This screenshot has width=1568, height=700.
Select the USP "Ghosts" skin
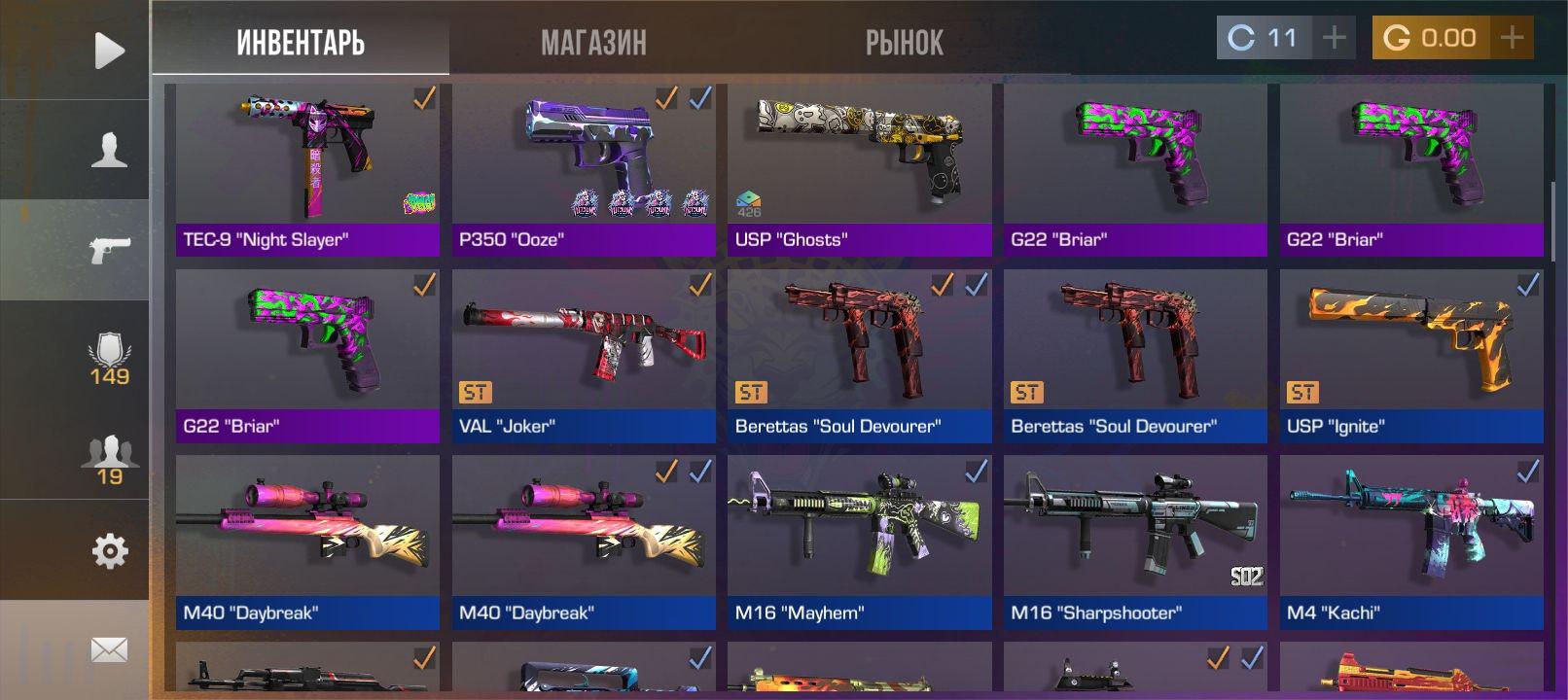click(859, 169)
